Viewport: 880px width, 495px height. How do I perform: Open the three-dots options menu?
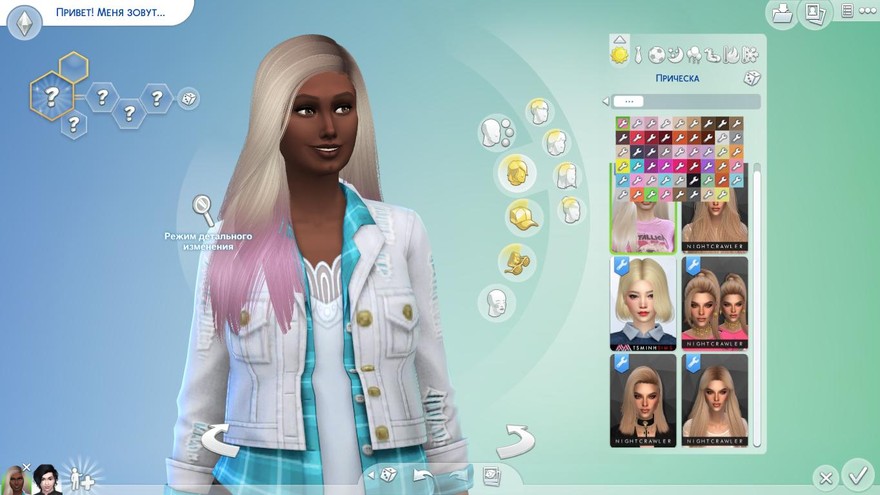click(x=847, y=12)
